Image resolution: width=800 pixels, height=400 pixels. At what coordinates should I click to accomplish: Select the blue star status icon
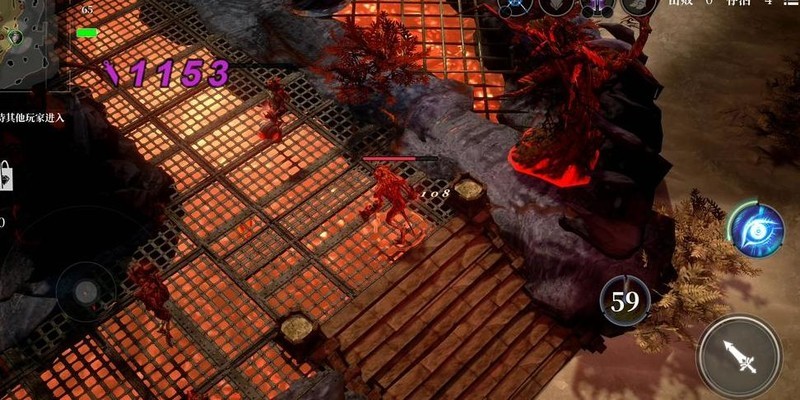pos(516,6)
